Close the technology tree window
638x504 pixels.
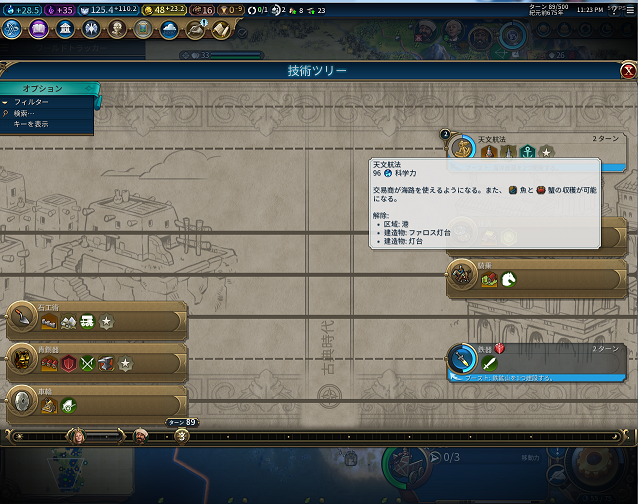tap(627, 71)
